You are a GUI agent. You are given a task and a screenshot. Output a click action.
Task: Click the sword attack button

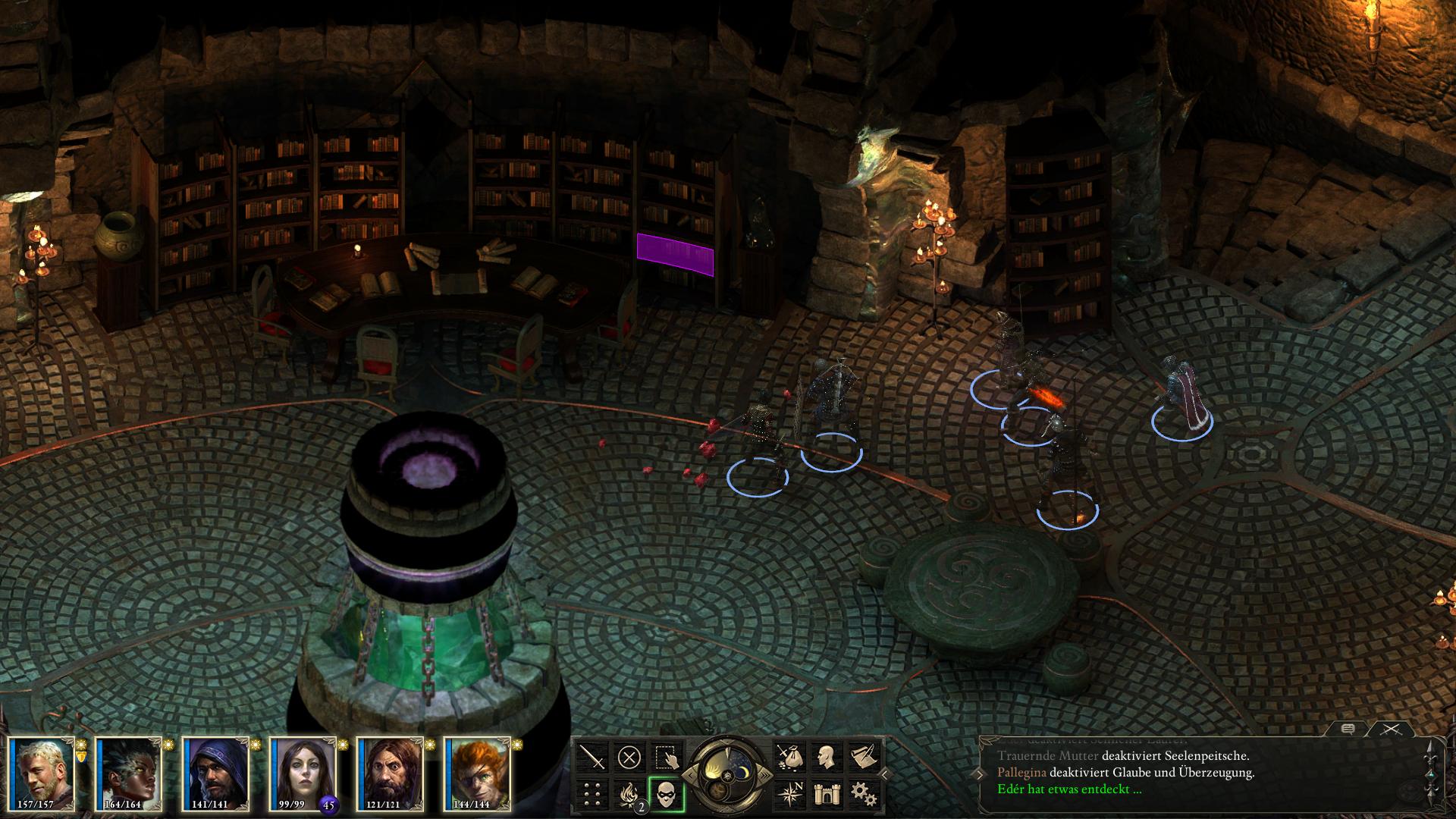pyautogui.click(x=593, y=757)
